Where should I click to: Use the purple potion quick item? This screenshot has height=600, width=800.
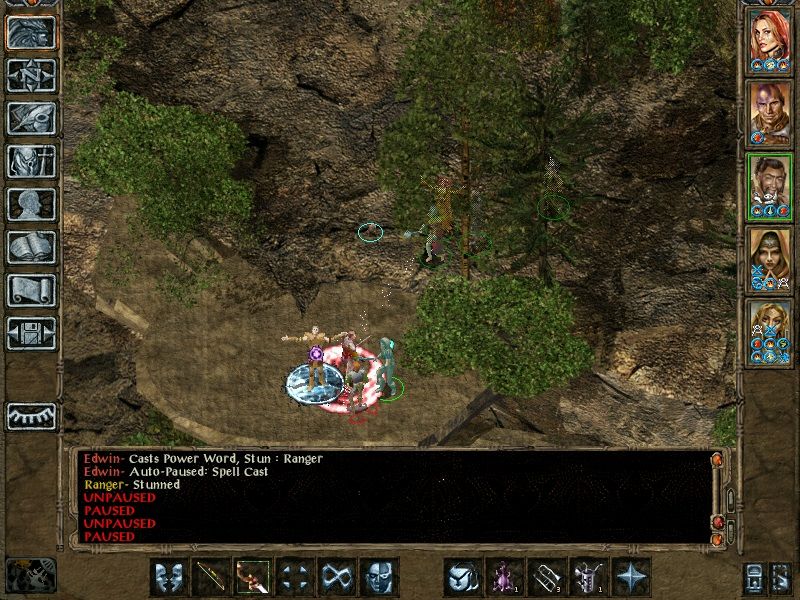click(505, 576)
